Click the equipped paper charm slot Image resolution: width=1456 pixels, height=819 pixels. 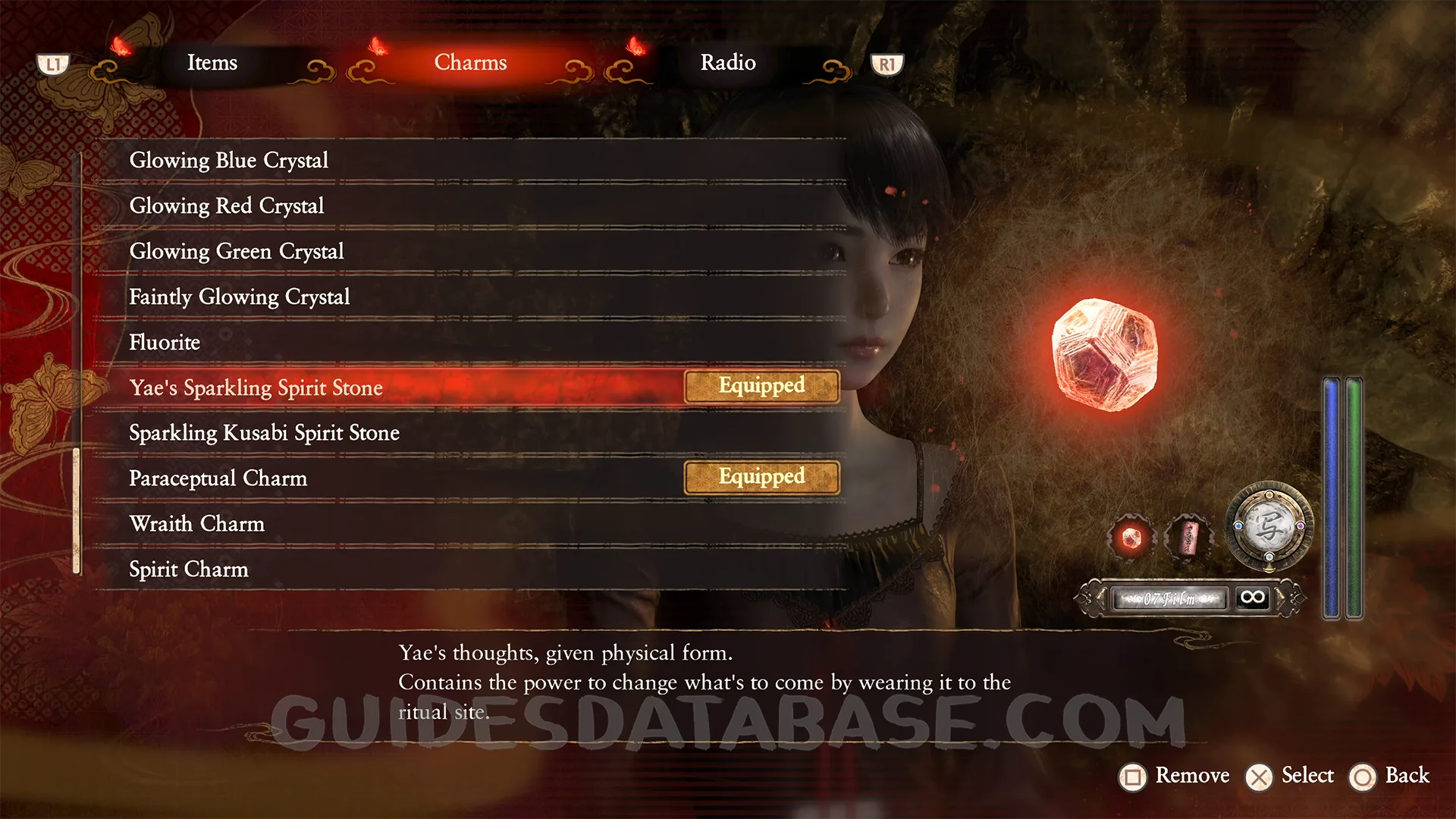[1188, 538]
